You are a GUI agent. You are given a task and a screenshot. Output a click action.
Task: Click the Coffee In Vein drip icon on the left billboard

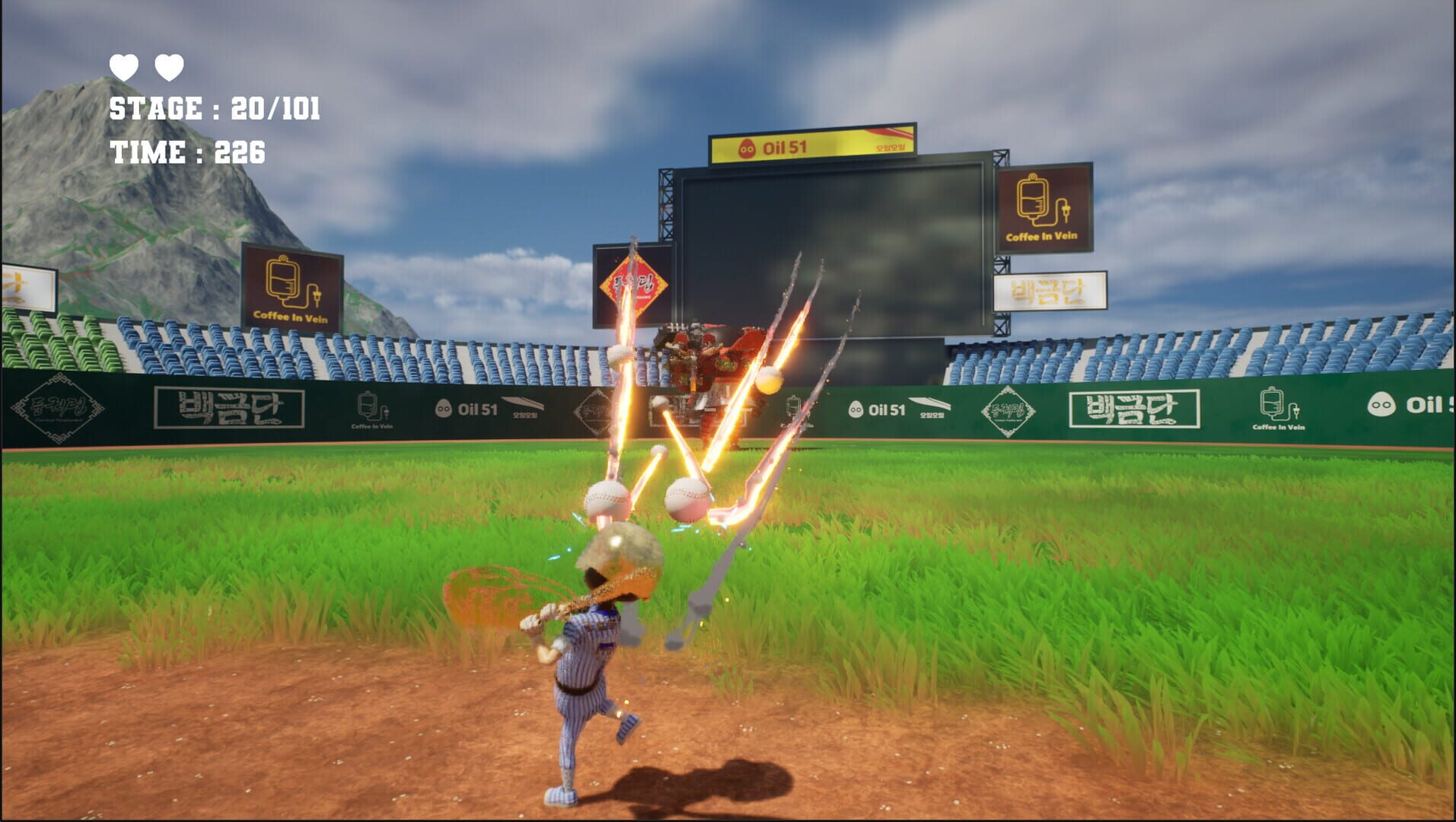282,278
